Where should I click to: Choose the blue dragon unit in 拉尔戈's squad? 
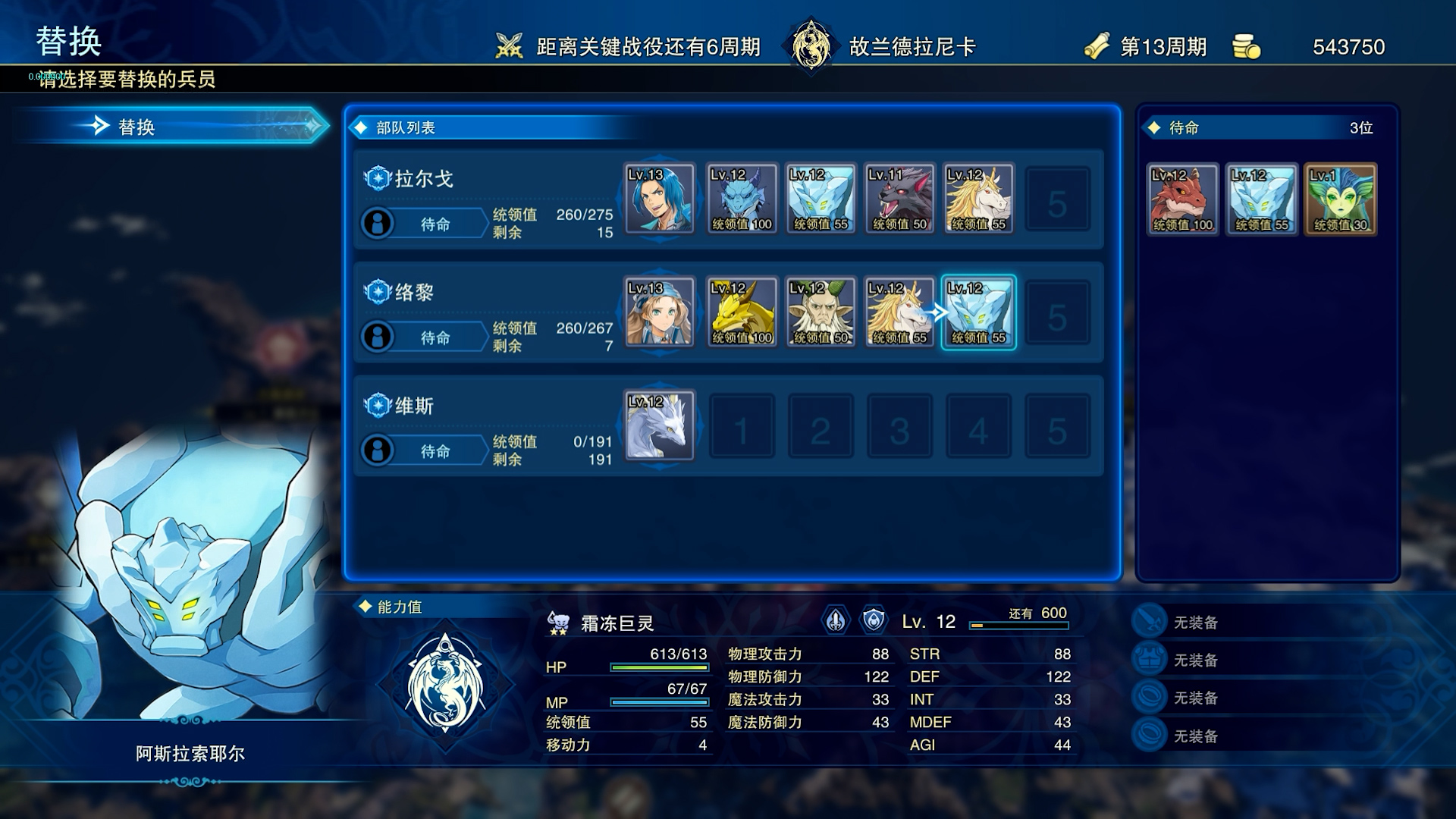[741, 198]
